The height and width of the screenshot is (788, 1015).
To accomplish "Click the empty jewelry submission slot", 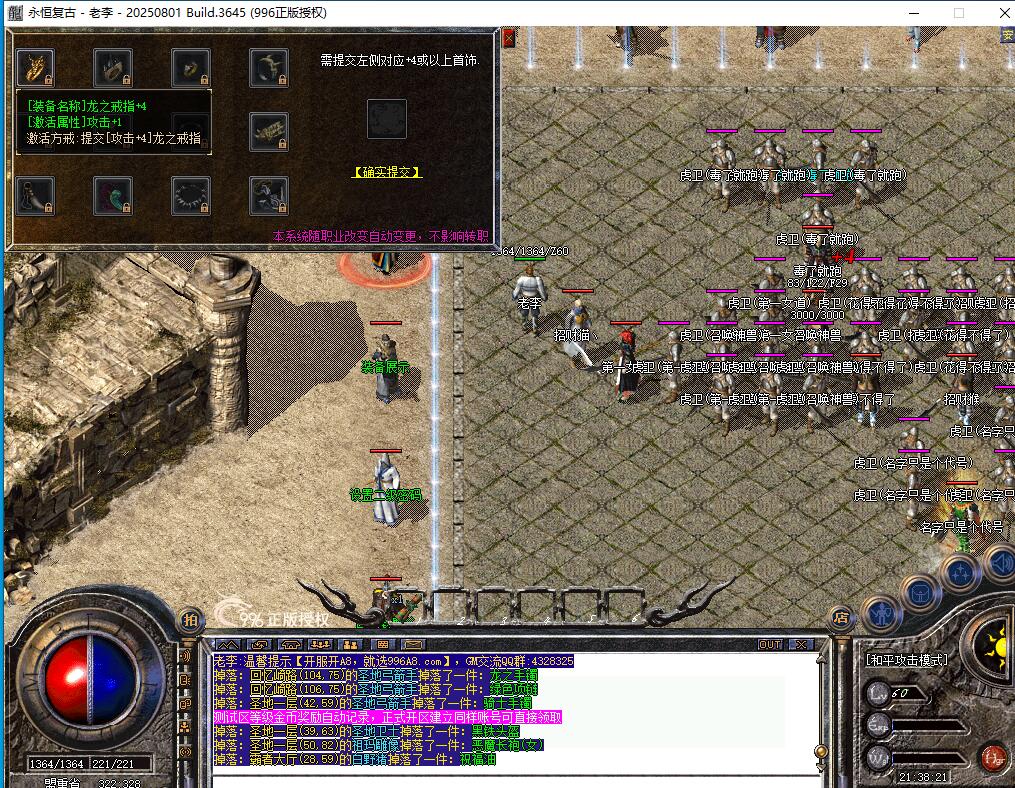I will point(387,118).
